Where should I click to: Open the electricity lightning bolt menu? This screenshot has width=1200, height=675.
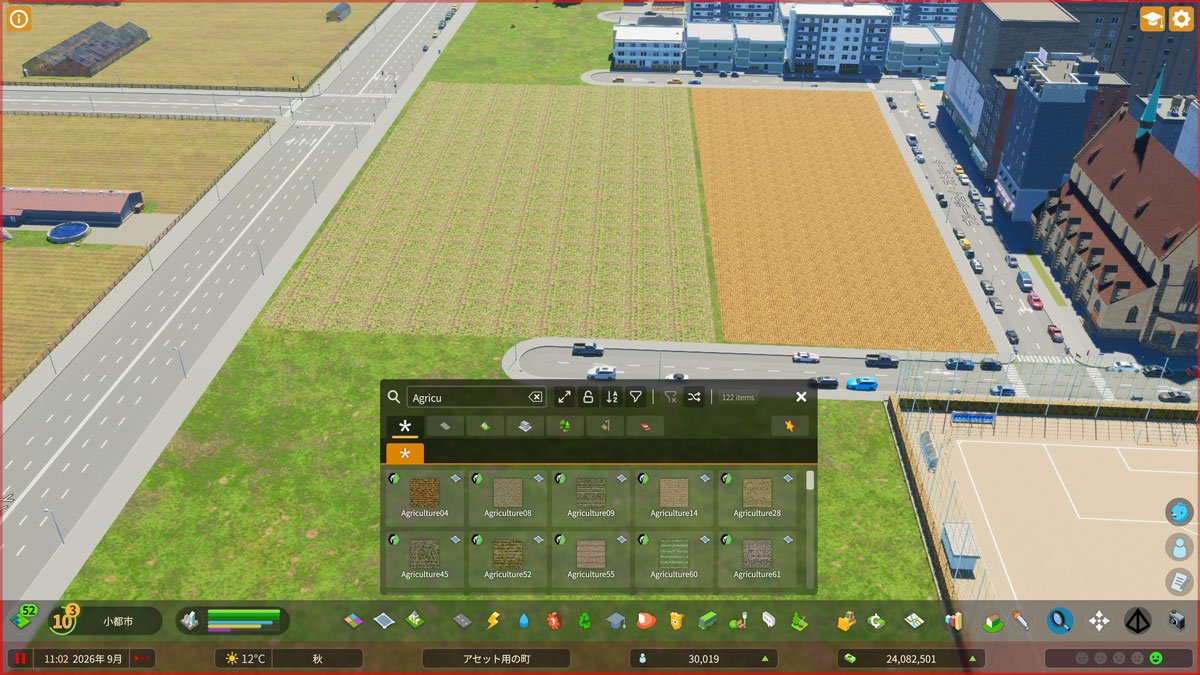pos(493,621)
